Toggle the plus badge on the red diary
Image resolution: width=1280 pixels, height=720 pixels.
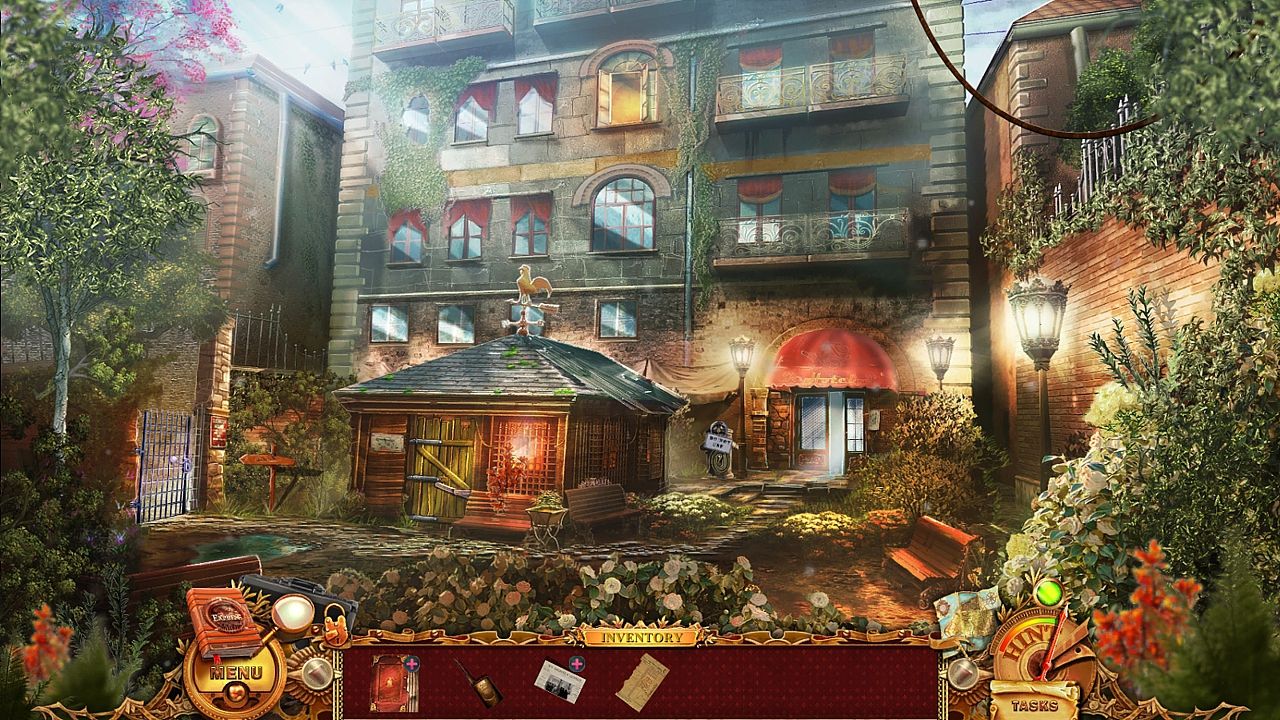coord(412,662)
